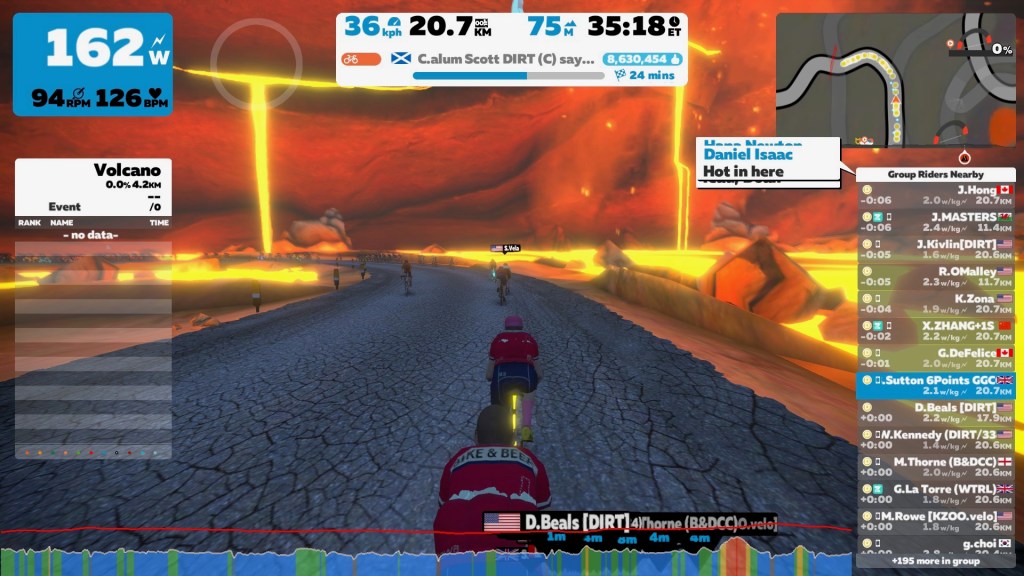Open Daniel Isaac's chat message bubble

point(768,163)
